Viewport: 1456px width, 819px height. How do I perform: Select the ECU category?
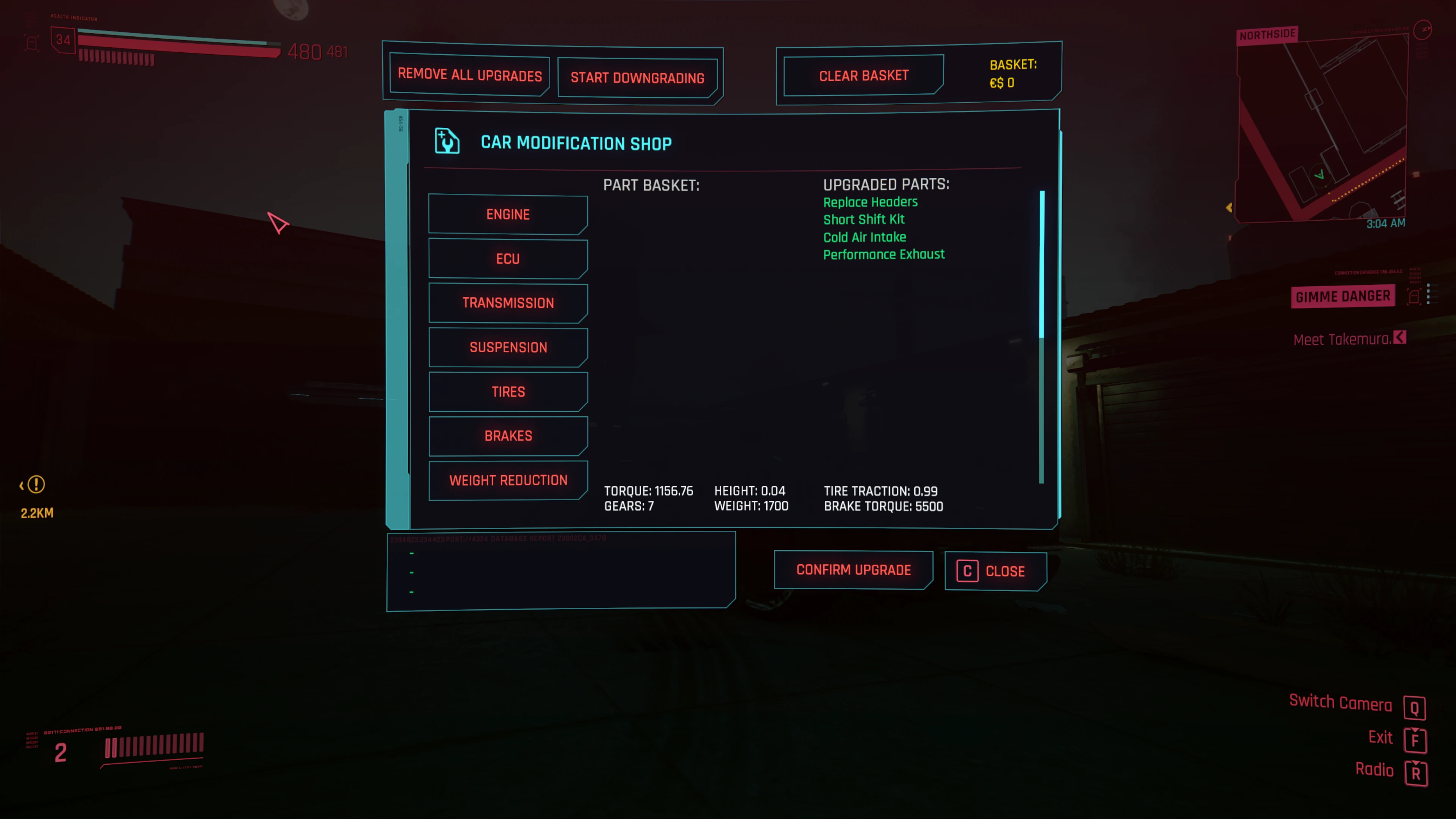point(508,259)
